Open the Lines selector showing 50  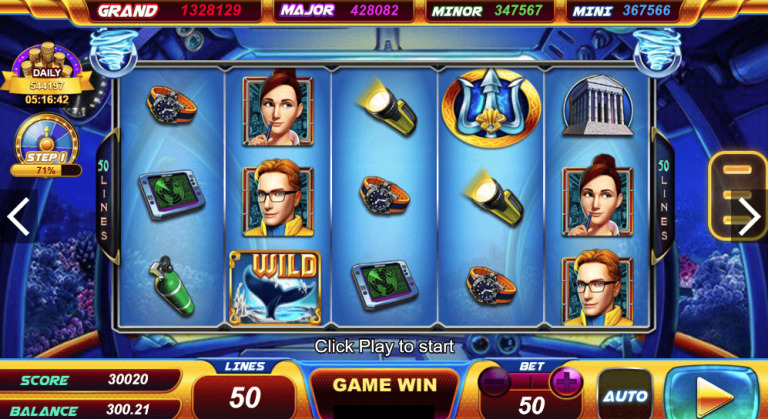pyautogui.click(x=245, y=391)
